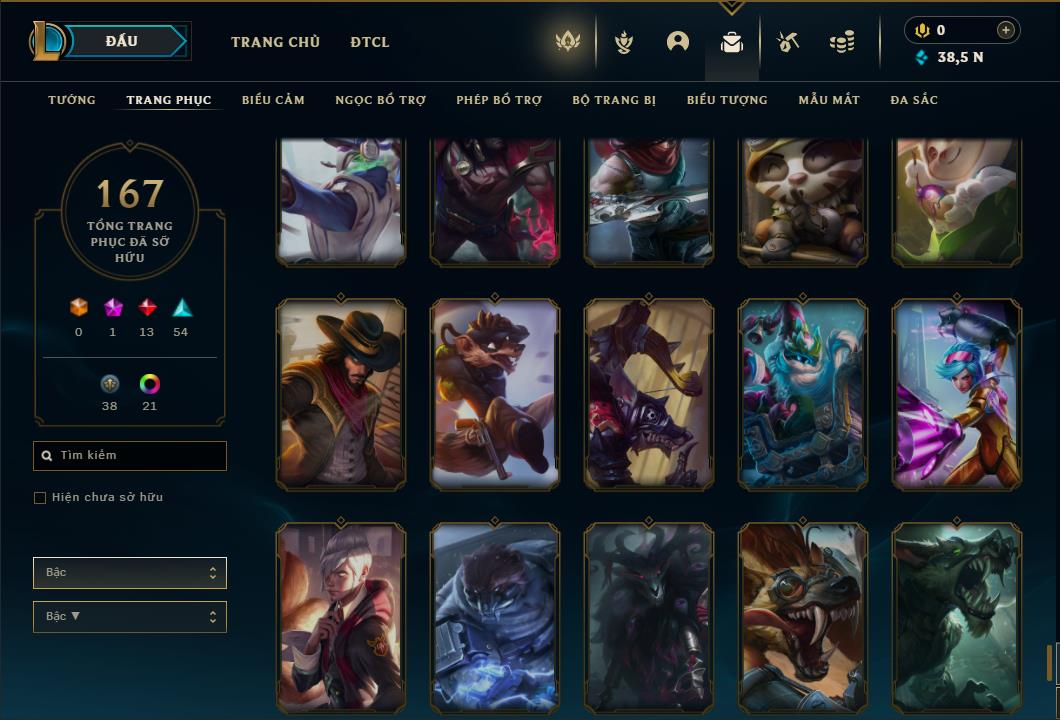1060x720 pixels.
Task: Open the coin stack store icon
Action: [842, 42]
